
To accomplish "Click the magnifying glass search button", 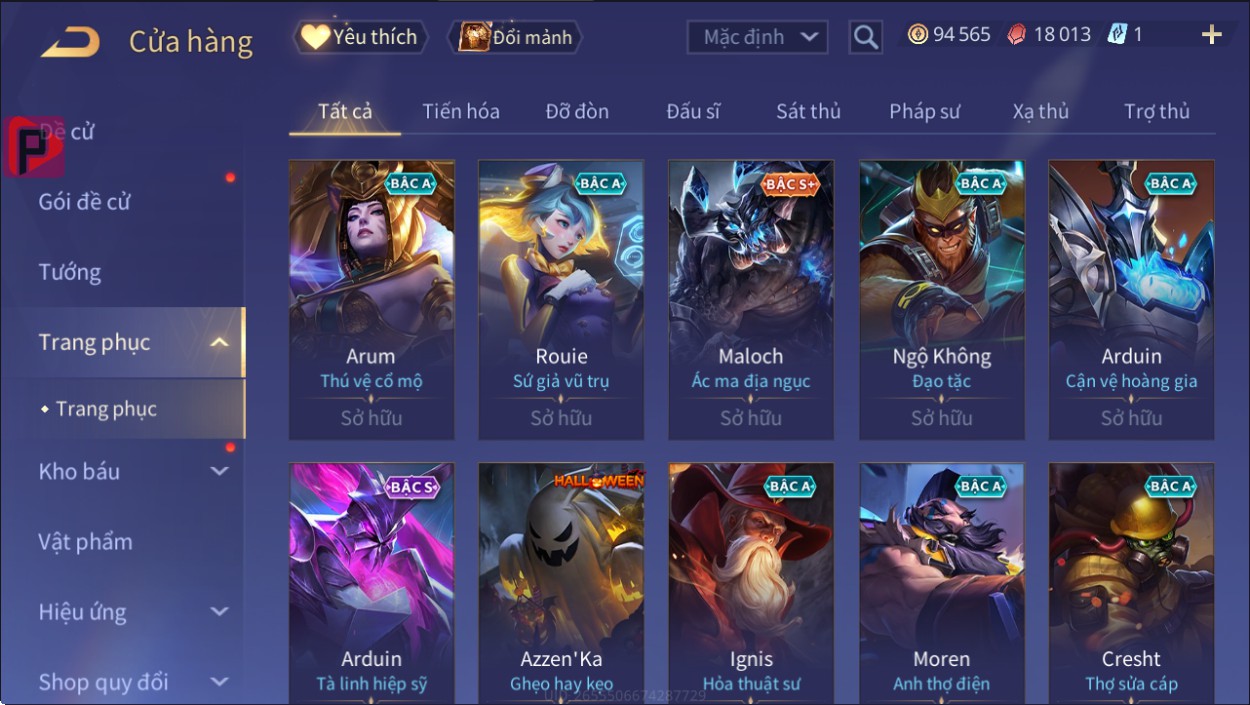I will (865, 38).
